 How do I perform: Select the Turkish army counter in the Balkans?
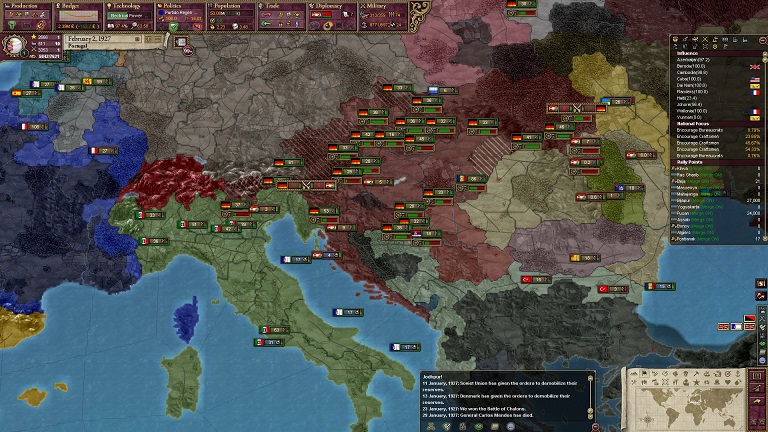click(531, 279)
